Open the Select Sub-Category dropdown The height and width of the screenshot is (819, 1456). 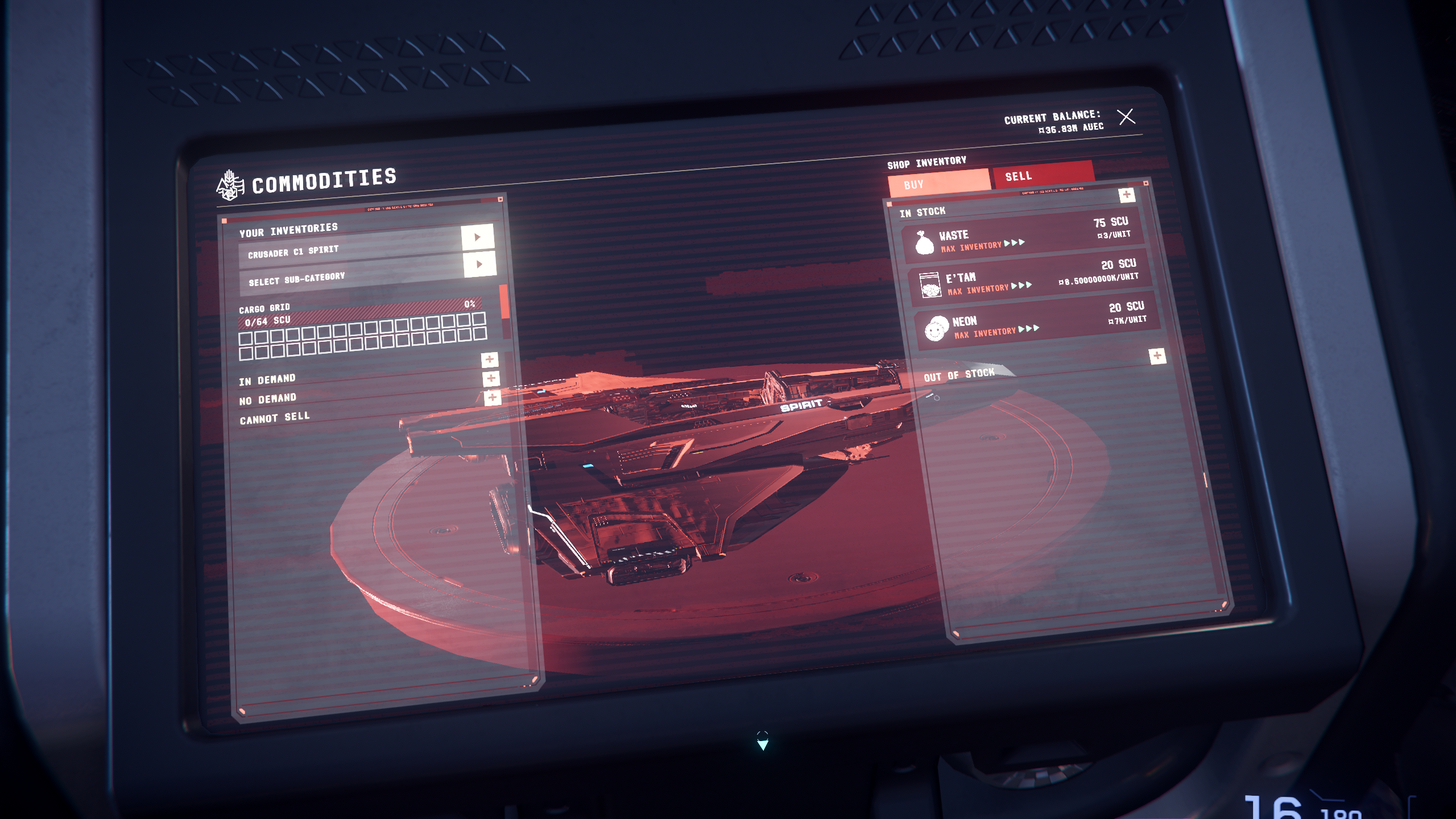tap(479, 264)
